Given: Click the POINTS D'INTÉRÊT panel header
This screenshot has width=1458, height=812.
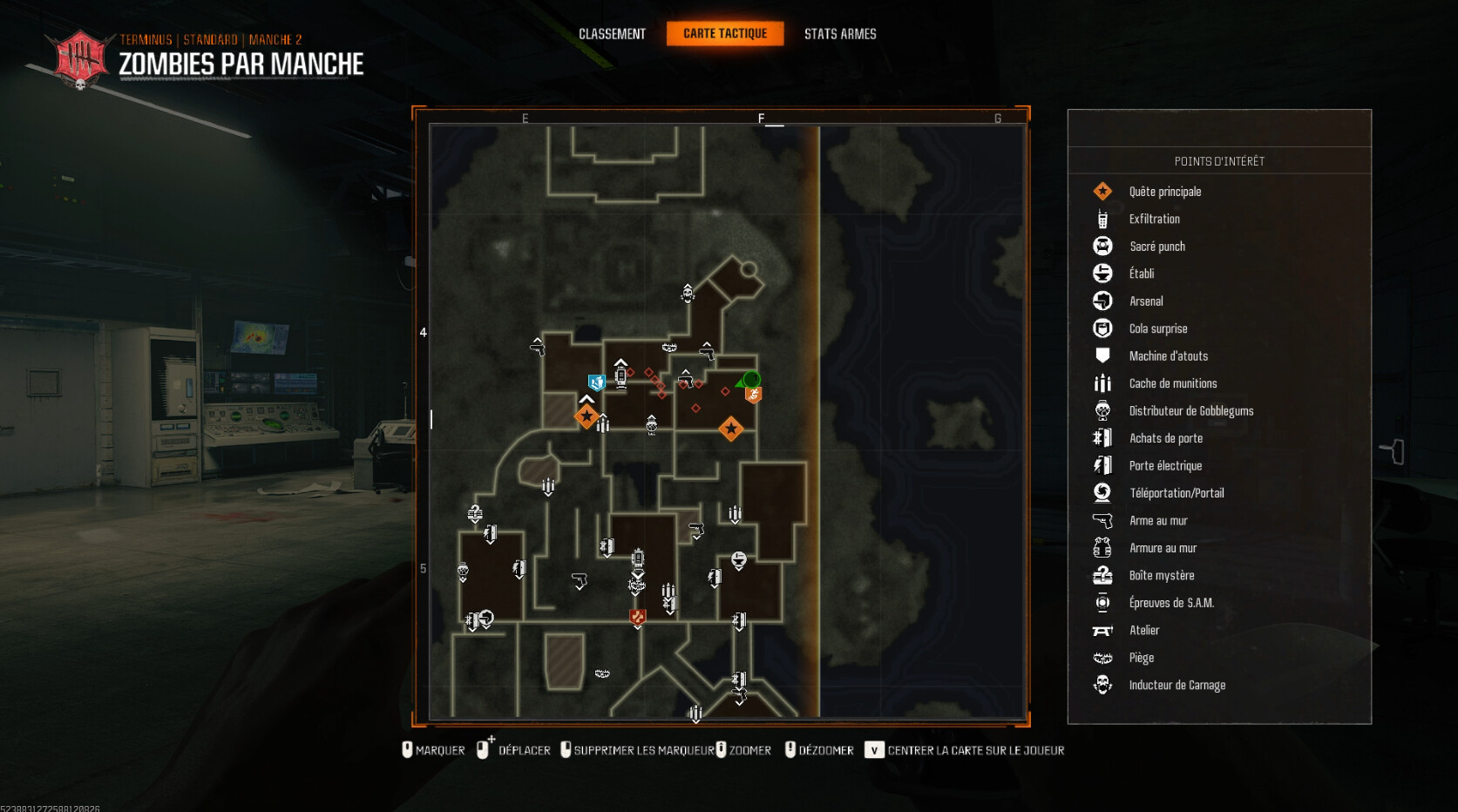Looking at the screenshot, I should pyautogui.click(x=1220, y=160).
